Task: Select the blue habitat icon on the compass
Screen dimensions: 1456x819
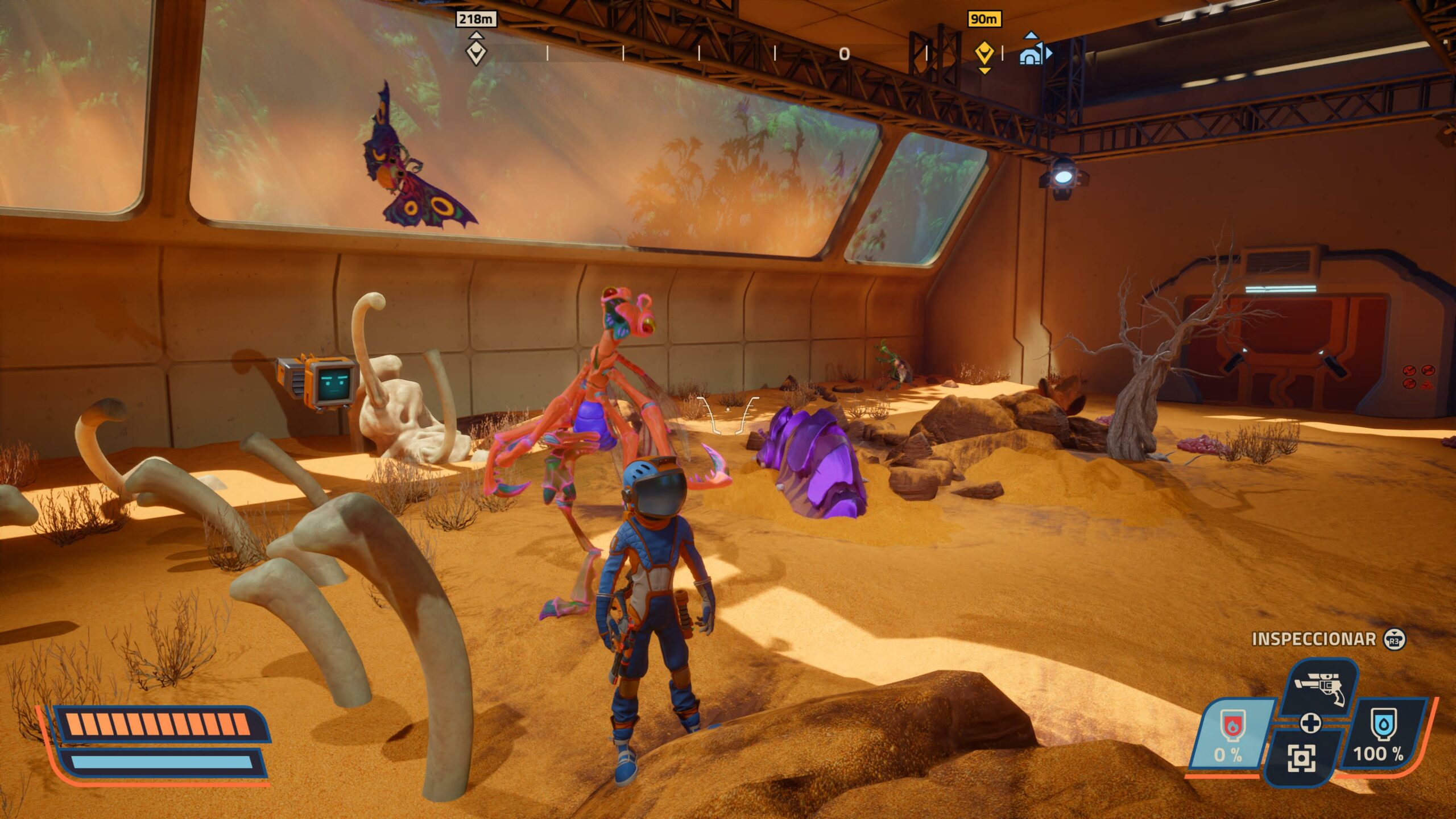Action: pyautogui.click(x=1031, y=55)
